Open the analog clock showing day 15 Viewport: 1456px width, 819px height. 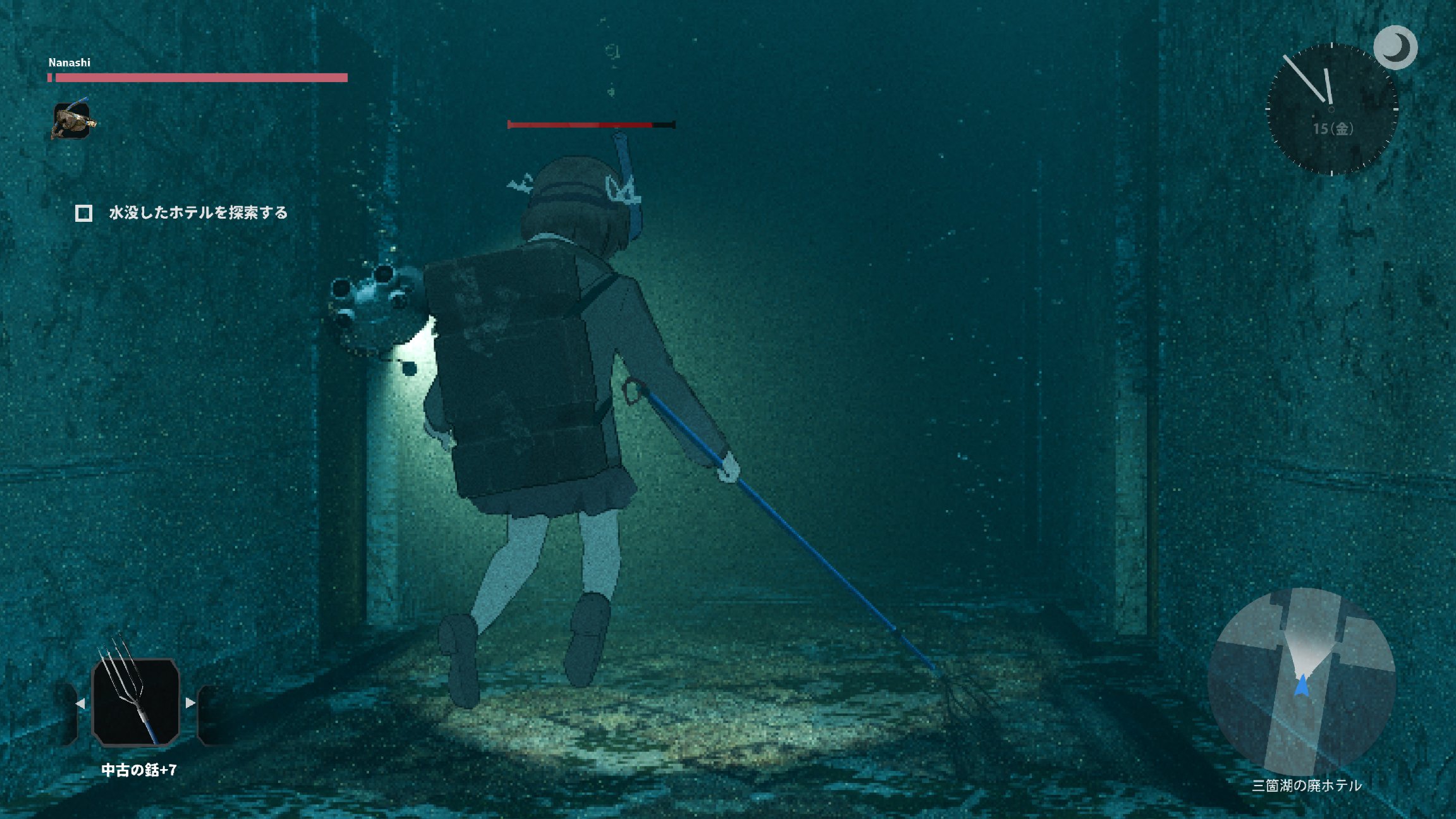[x=1331, y=109]
